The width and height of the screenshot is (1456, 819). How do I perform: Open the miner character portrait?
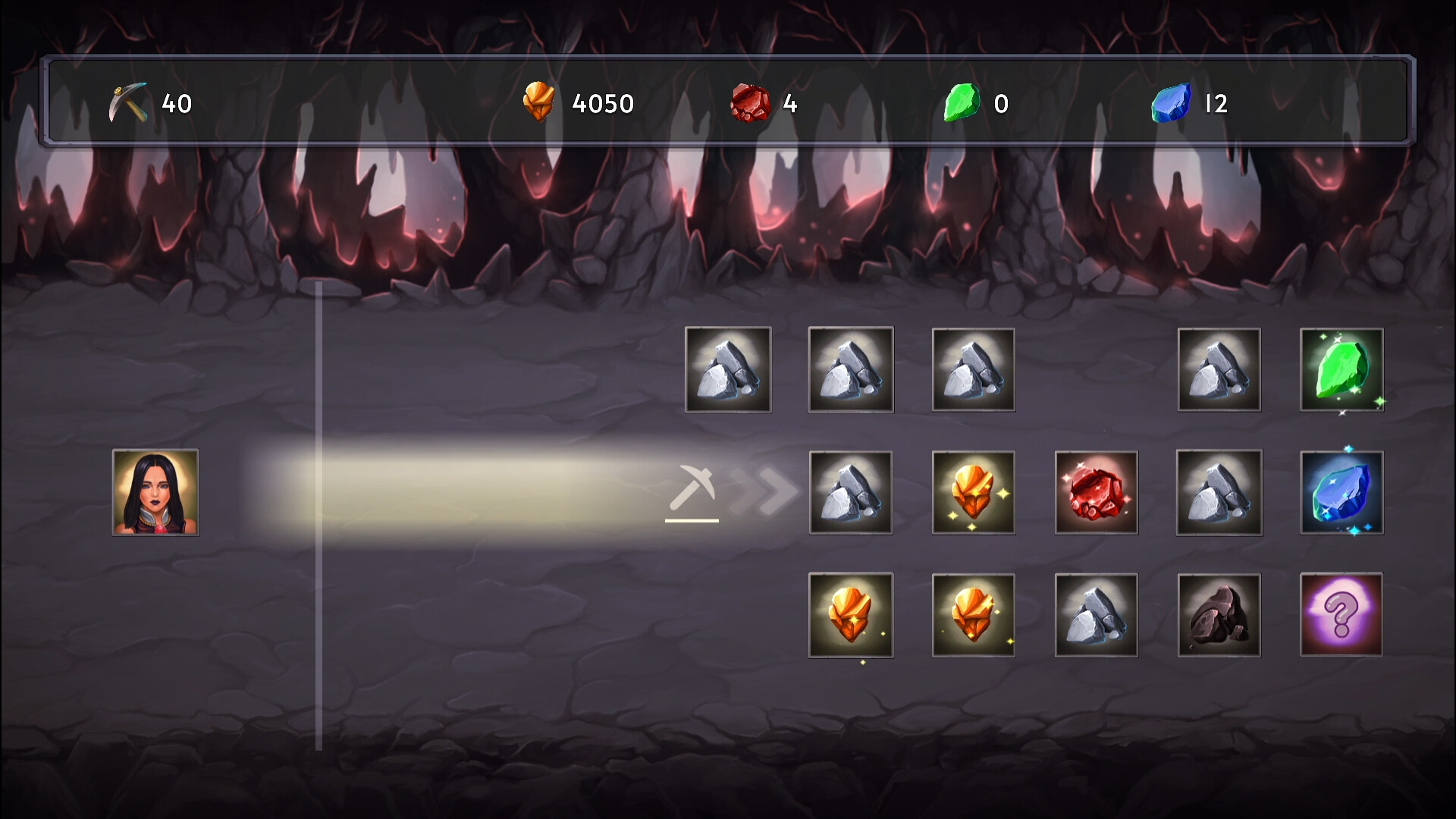pyautogui.click(x=155, y=493)
